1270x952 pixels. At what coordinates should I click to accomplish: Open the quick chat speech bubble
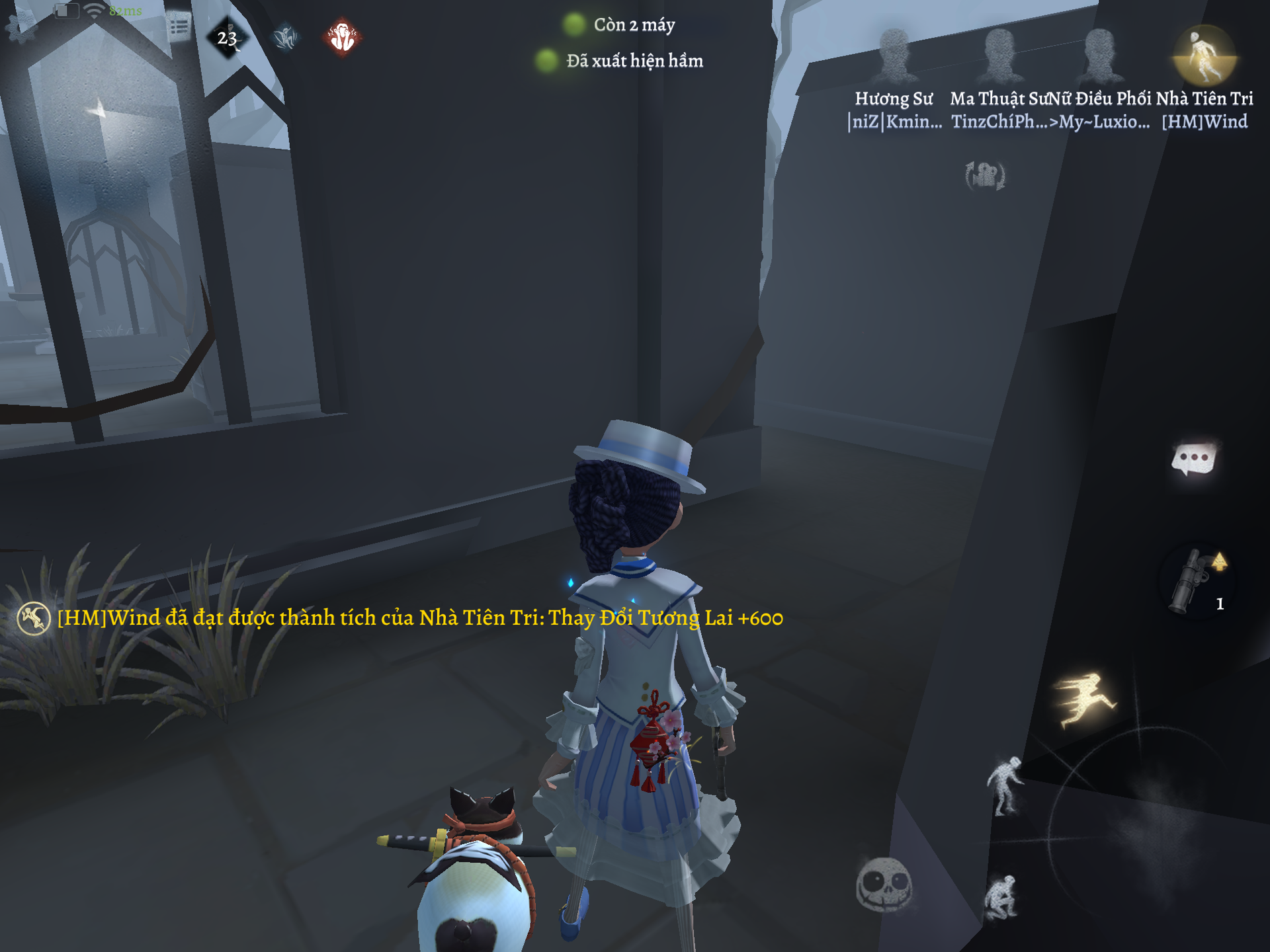(1194, 459)
